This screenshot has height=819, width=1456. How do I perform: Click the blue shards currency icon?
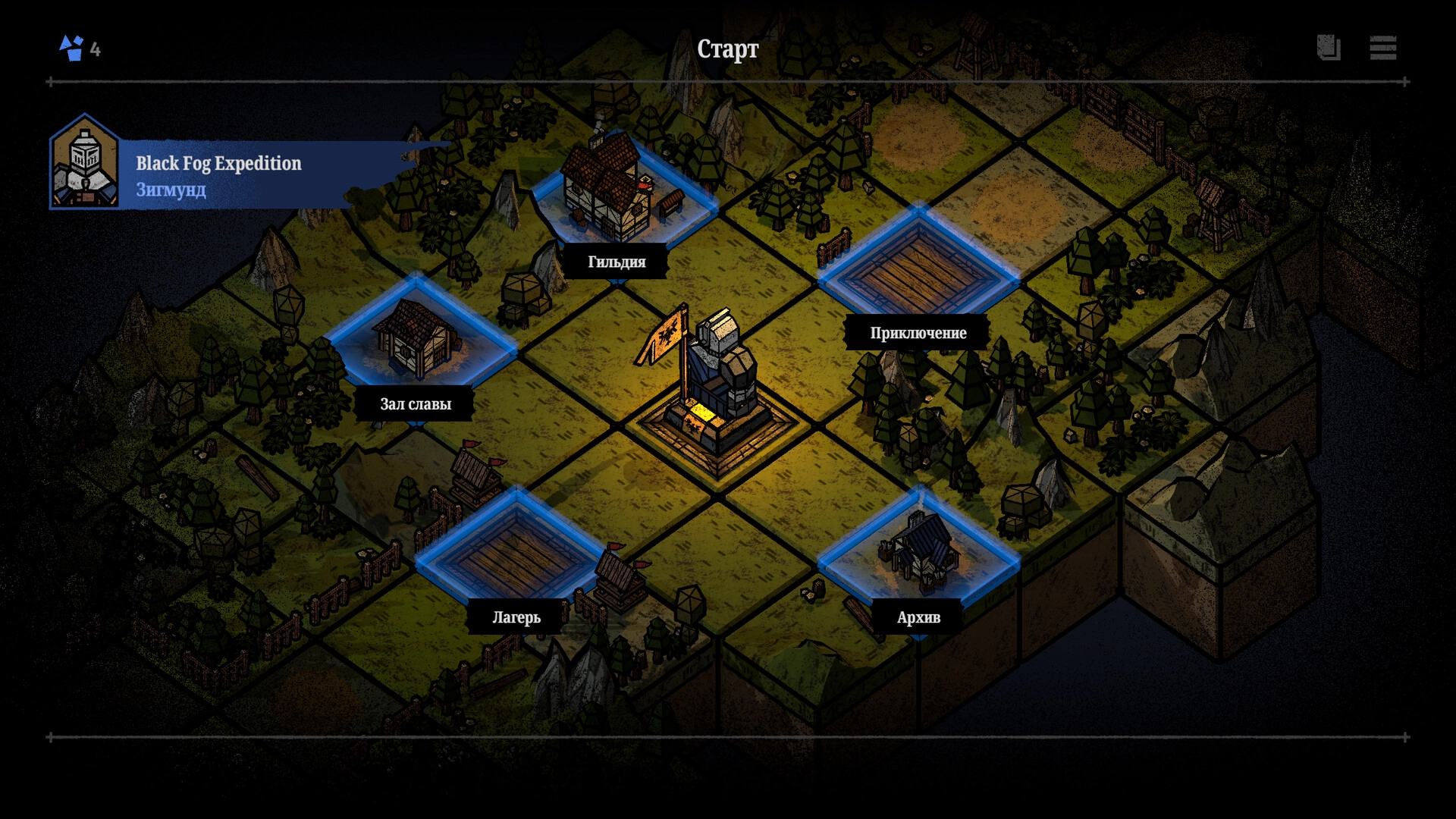72,48
